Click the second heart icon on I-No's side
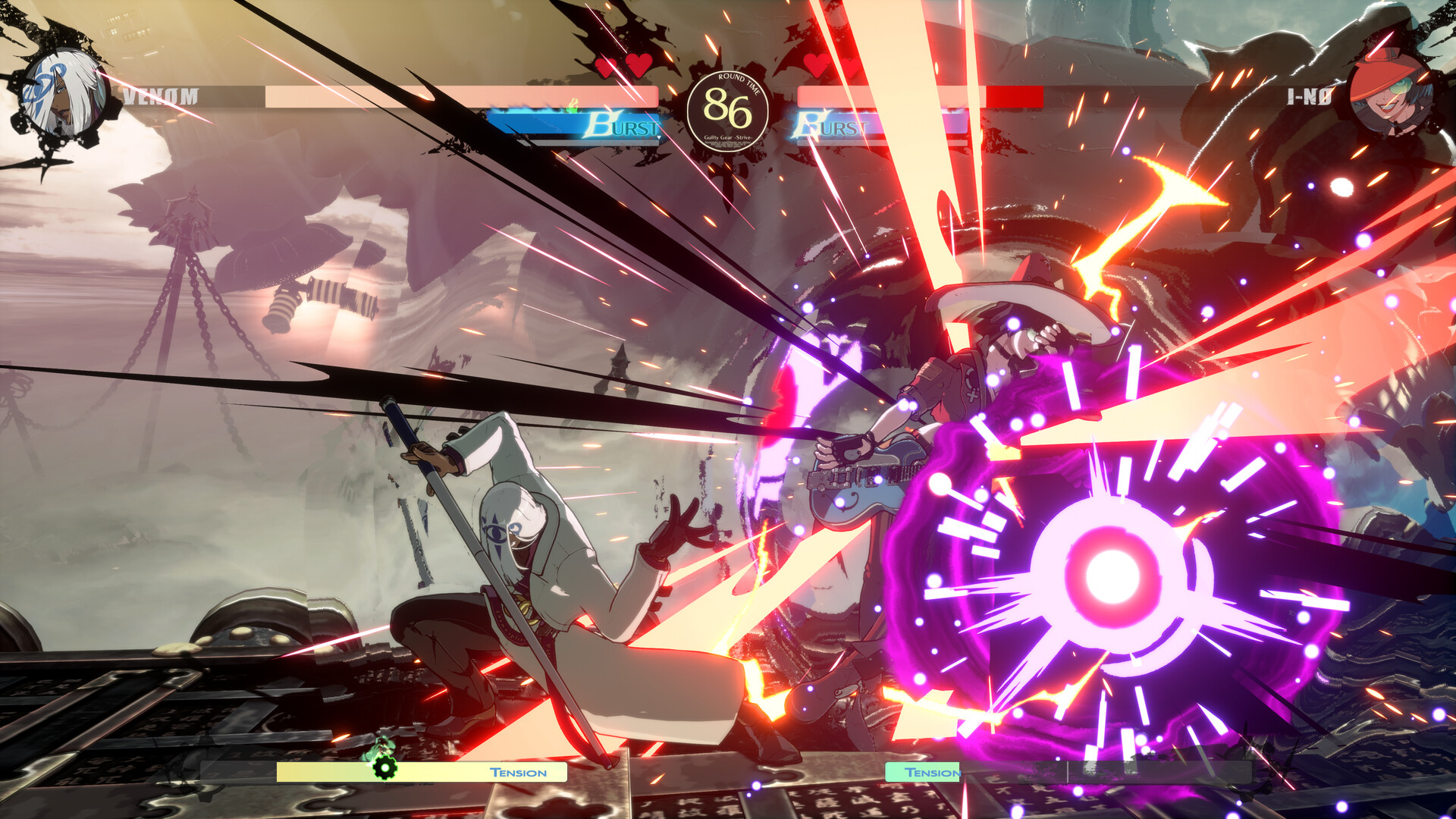Screen dimensions: 1456x819 [849, 68]
